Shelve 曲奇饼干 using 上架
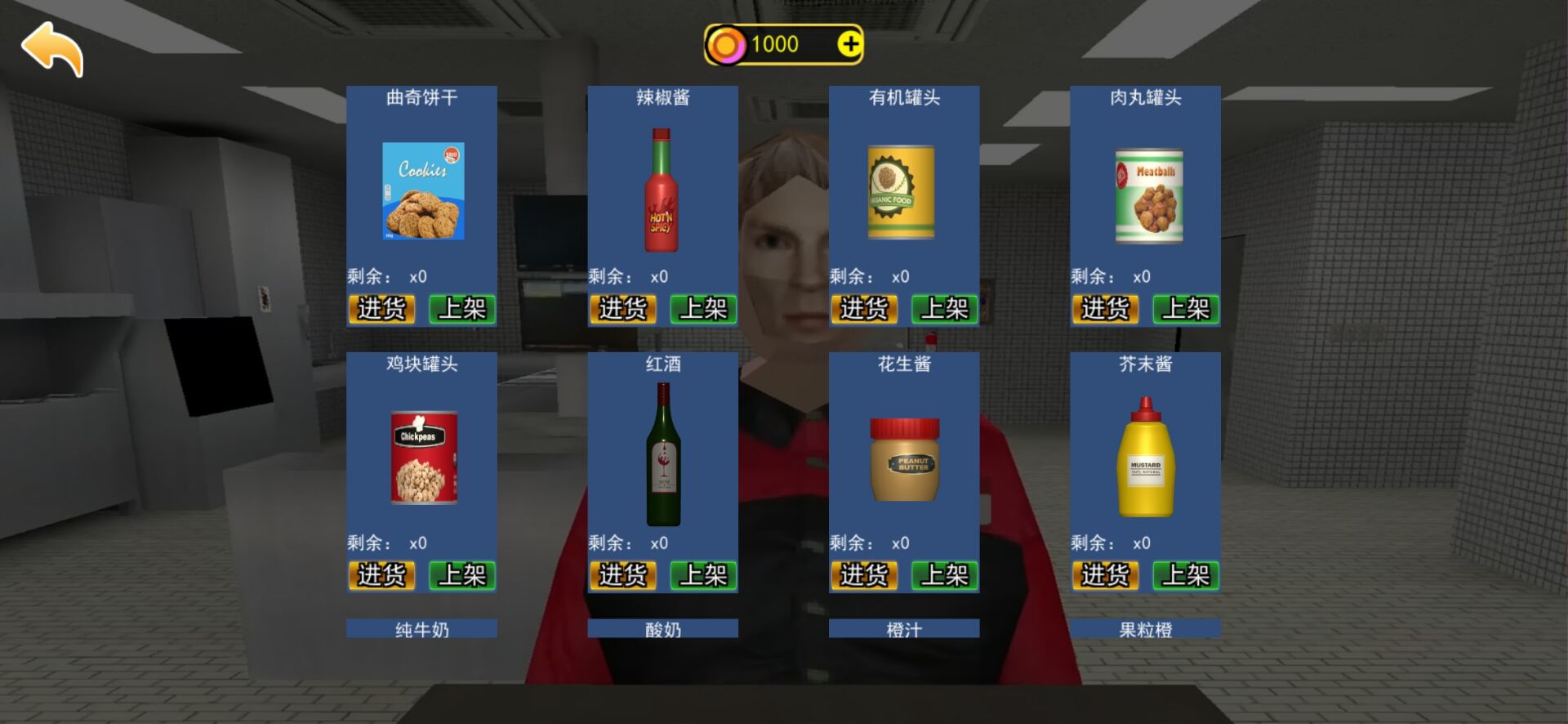This screenshot has height=724, width=1568. 461,309
